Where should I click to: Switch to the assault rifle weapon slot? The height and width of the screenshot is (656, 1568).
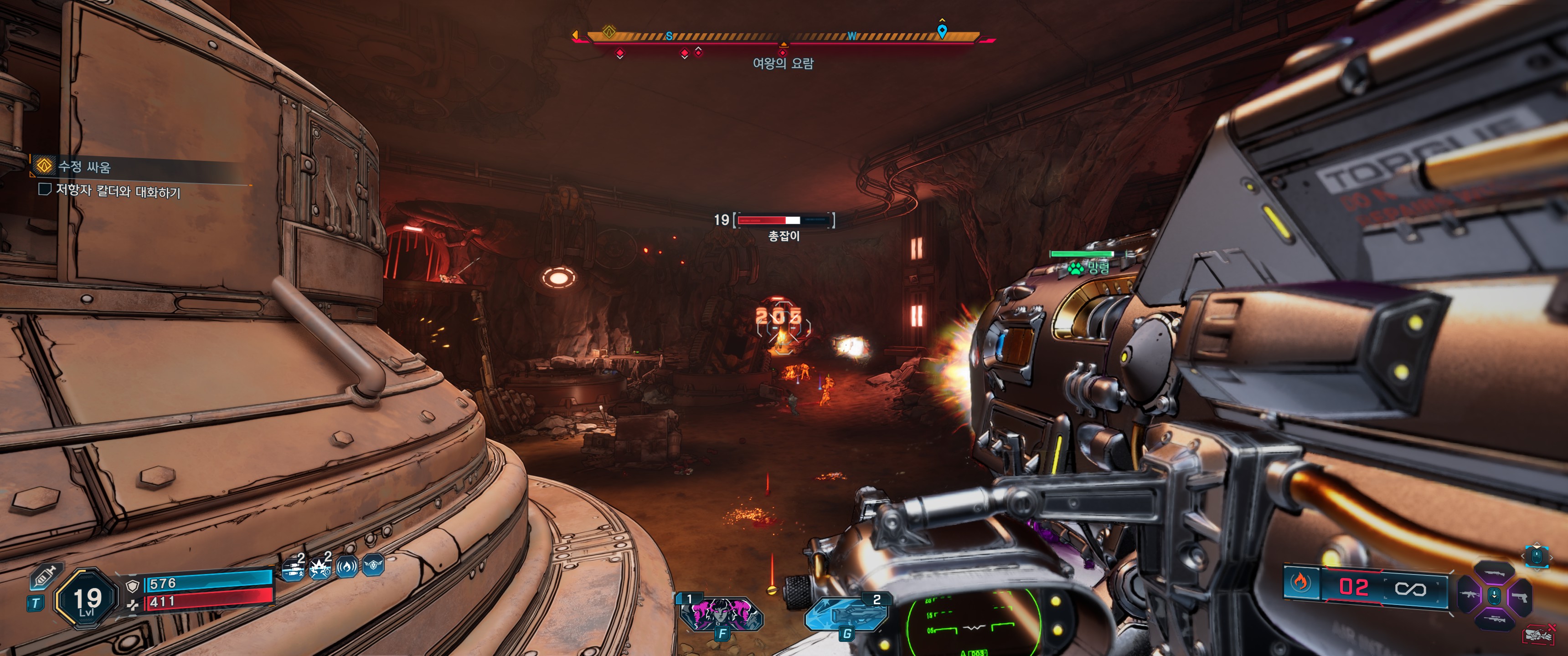click(1470, 594)
